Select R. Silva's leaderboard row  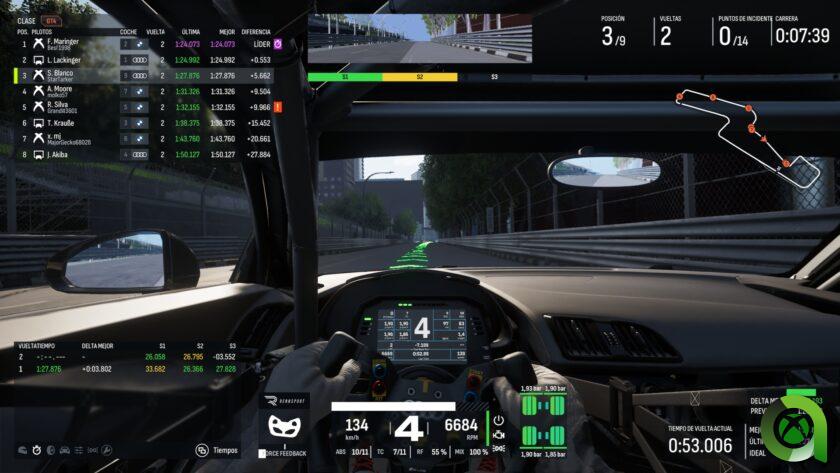point(140,106)
